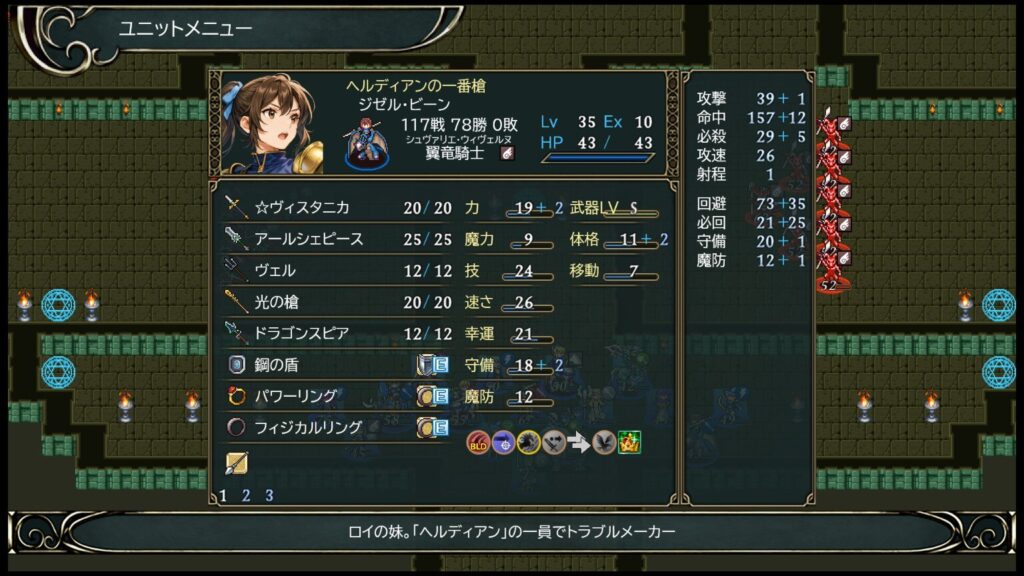Inspect the yellow-ringed black beast skill icon
This screenshot has width=1024, height=576.
[x=528, y=442]
